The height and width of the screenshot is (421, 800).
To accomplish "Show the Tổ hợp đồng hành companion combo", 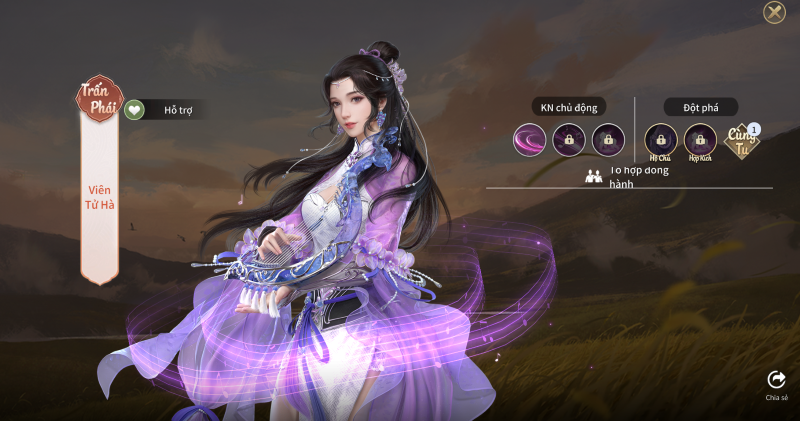I will 628,175.
